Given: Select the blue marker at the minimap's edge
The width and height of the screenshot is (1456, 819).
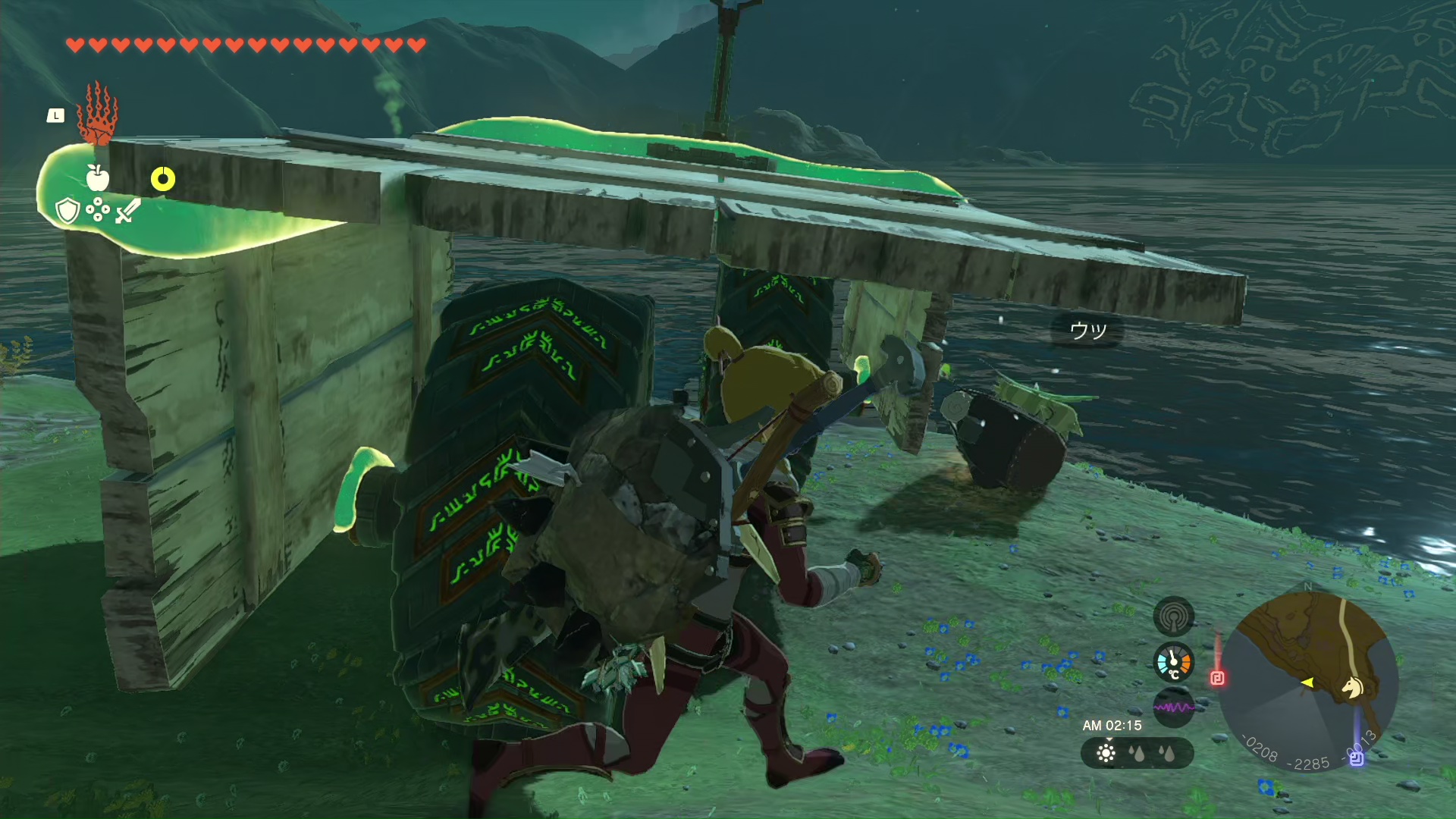Looking at the screenshot, I should 1356,757.
